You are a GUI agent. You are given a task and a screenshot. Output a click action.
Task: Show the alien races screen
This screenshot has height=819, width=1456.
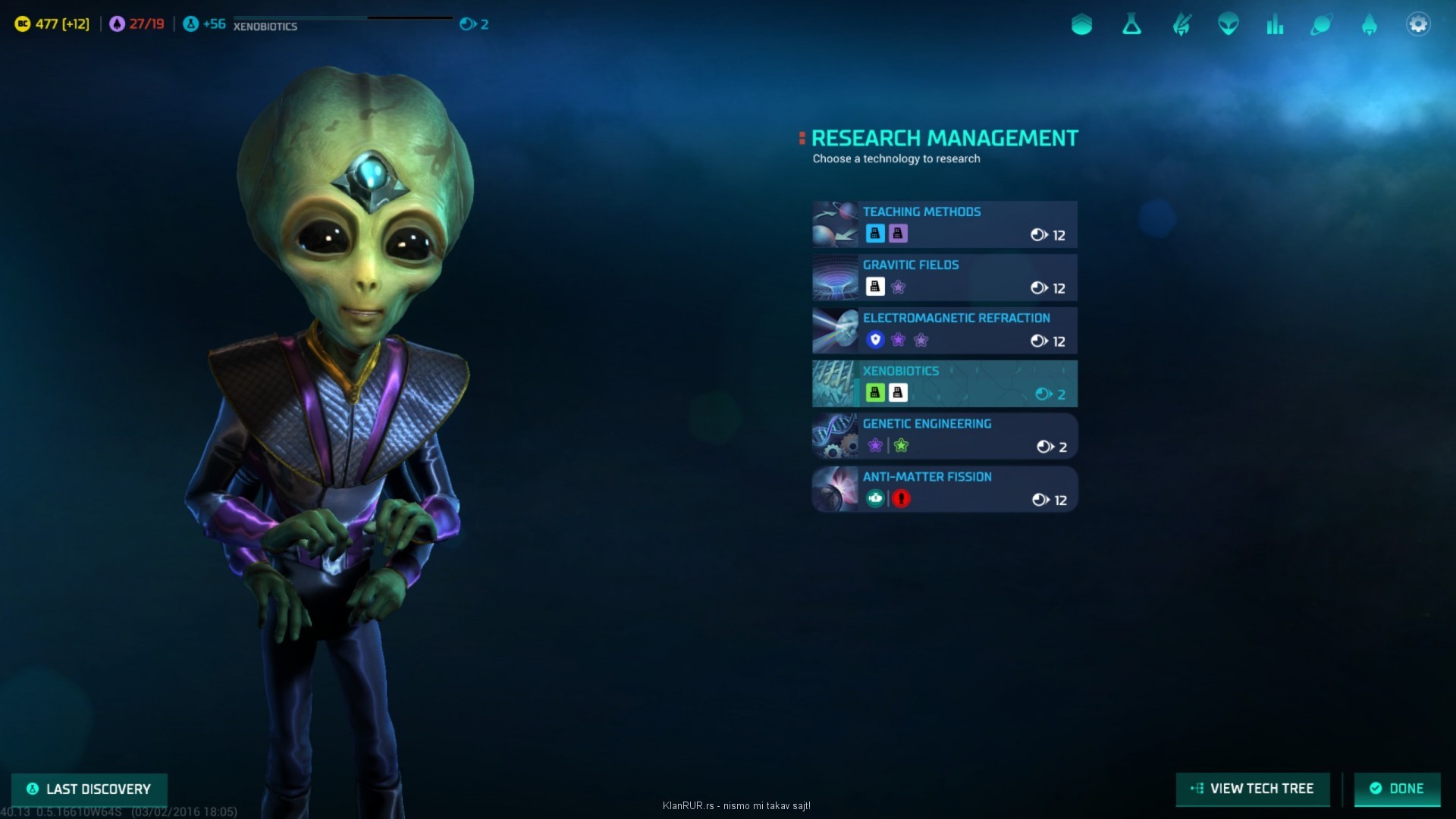tap(1228, 25)
